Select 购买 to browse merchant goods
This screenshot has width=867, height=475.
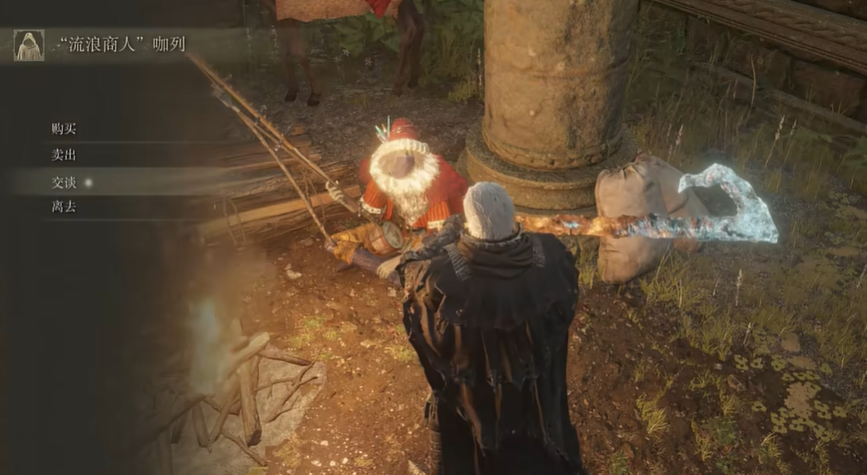click(x=64, y=129)
